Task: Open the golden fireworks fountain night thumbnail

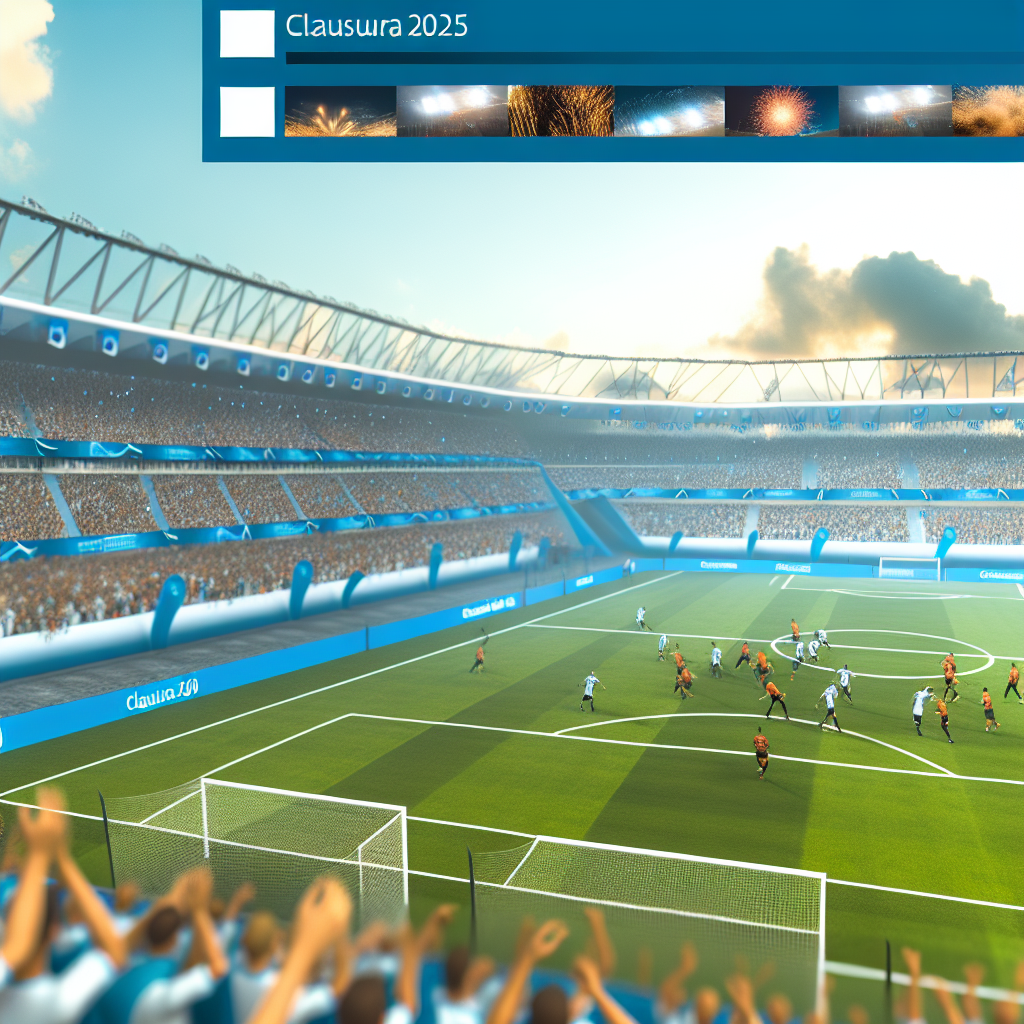Action: (x=340, y=111)
